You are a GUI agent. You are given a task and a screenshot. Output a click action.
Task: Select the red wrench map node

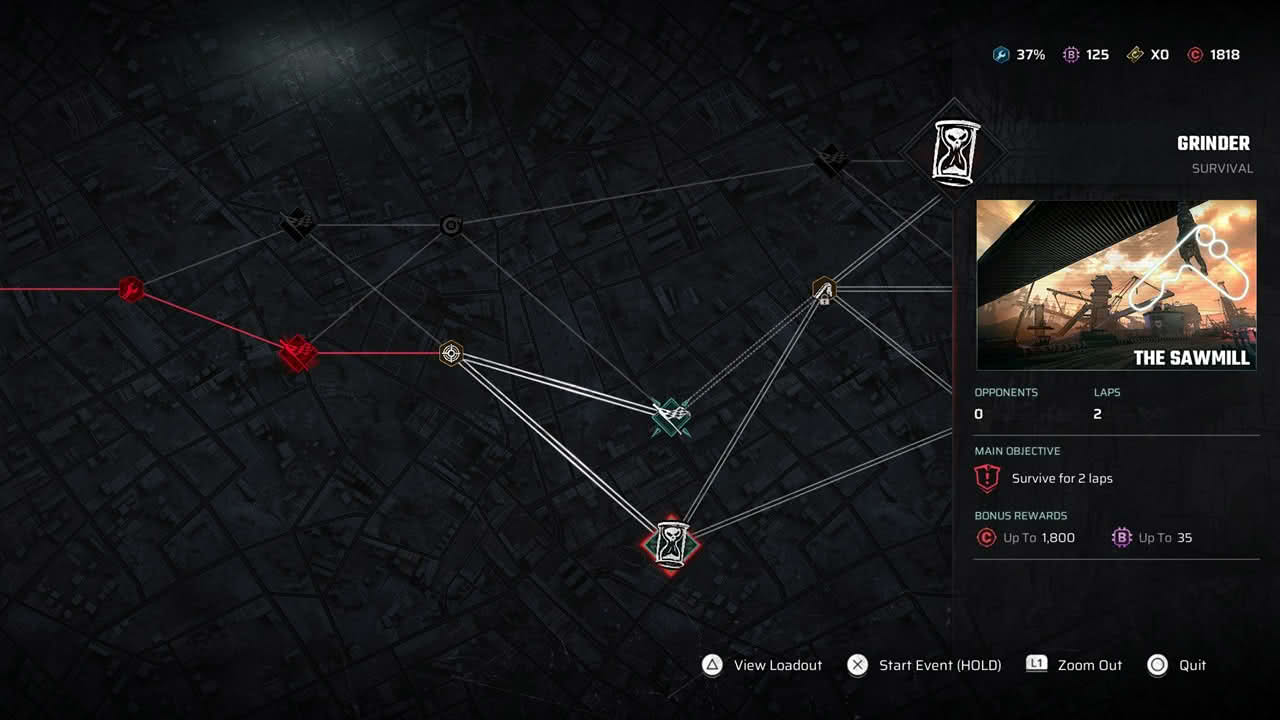click(131, 290)
